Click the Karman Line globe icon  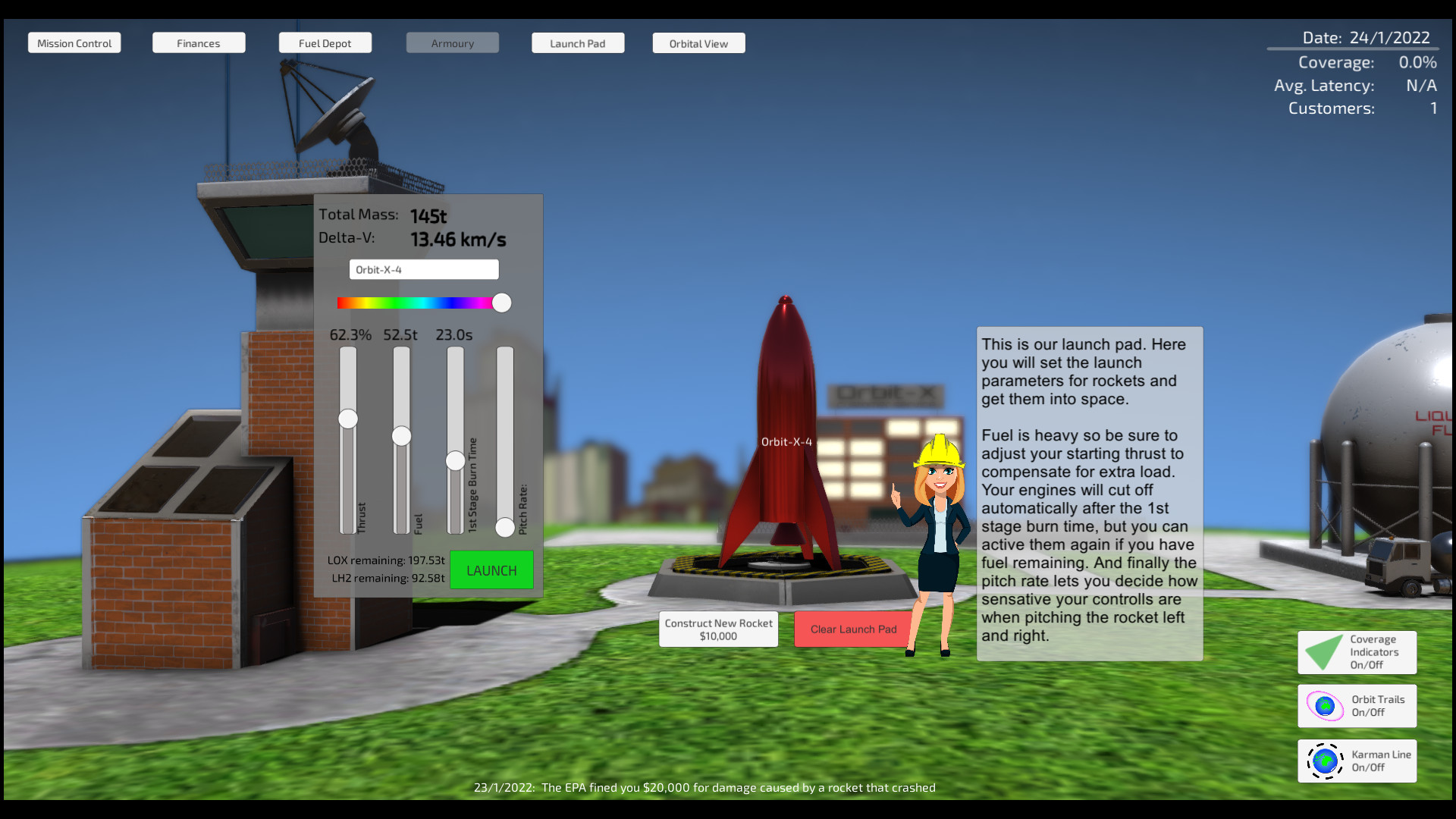pos(1324,761)
